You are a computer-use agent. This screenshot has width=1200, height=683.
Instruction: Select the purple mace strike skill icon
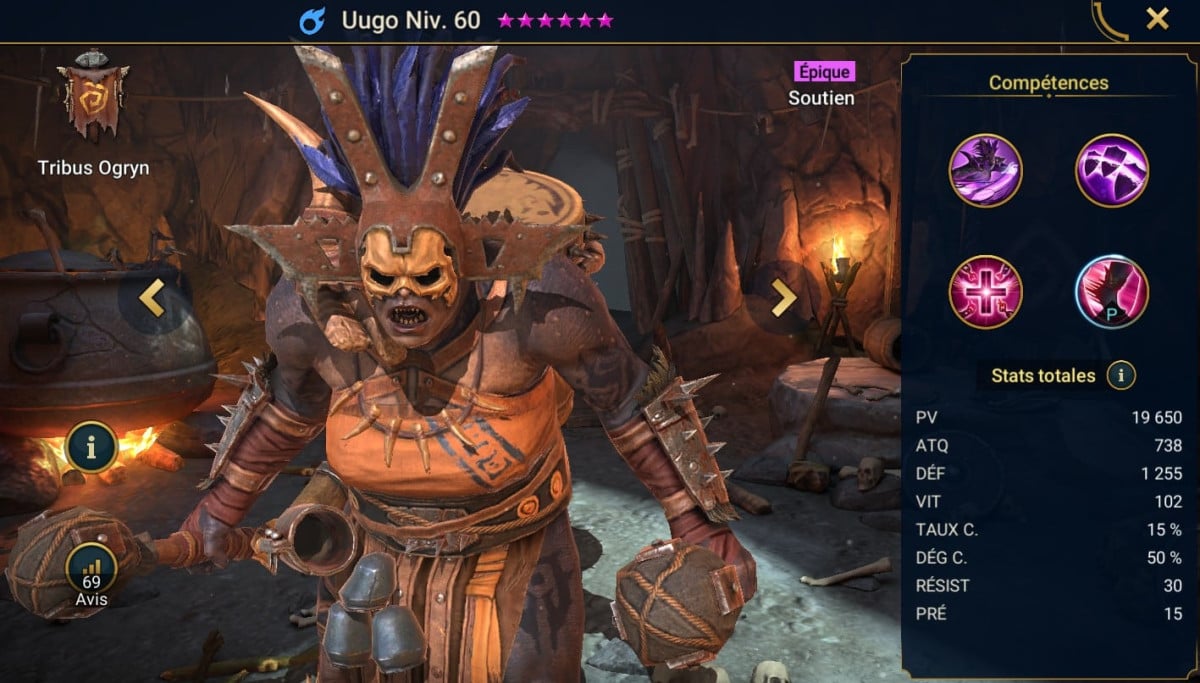click(985, 170)
